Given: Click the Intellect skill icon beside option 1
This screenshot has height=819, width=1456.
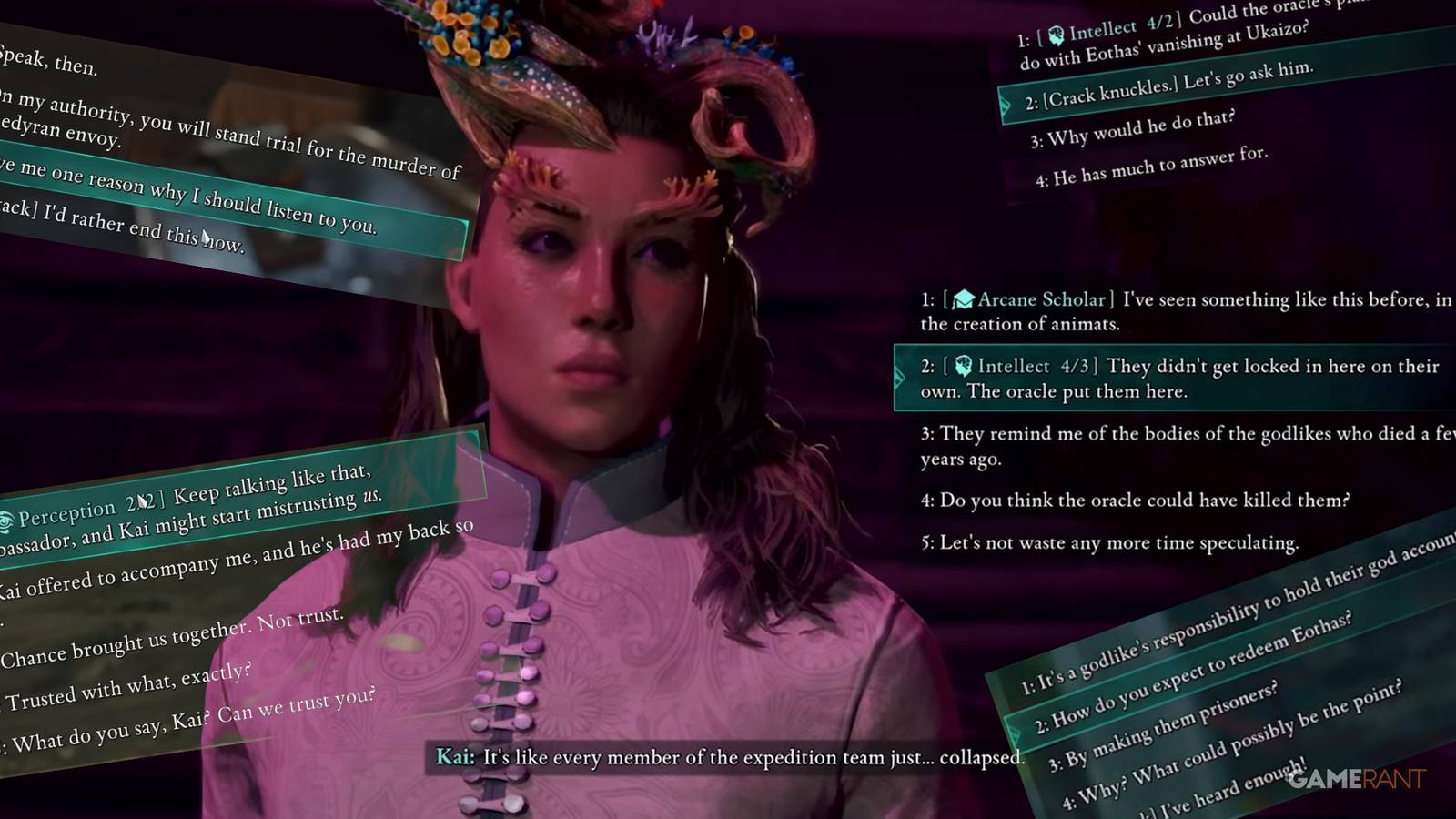Looking at the screenshot, I should tap(1056, 33).
